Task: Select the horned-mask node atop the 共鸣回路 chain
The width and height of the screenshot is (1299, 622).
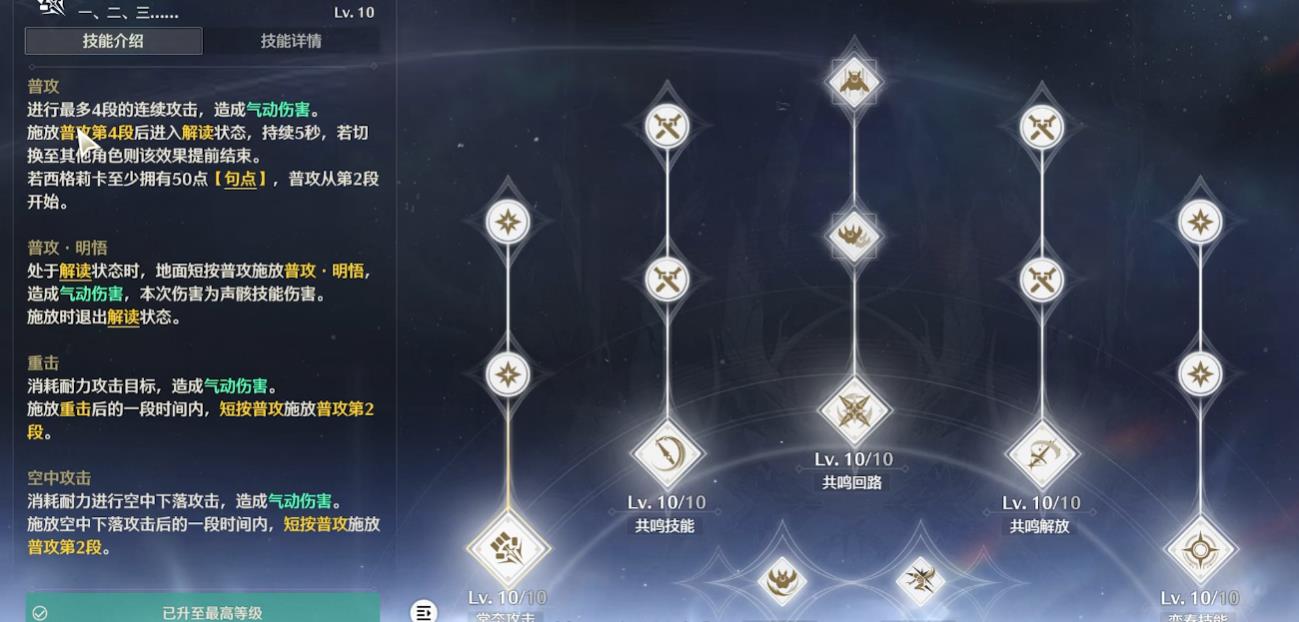Action: 854,80
